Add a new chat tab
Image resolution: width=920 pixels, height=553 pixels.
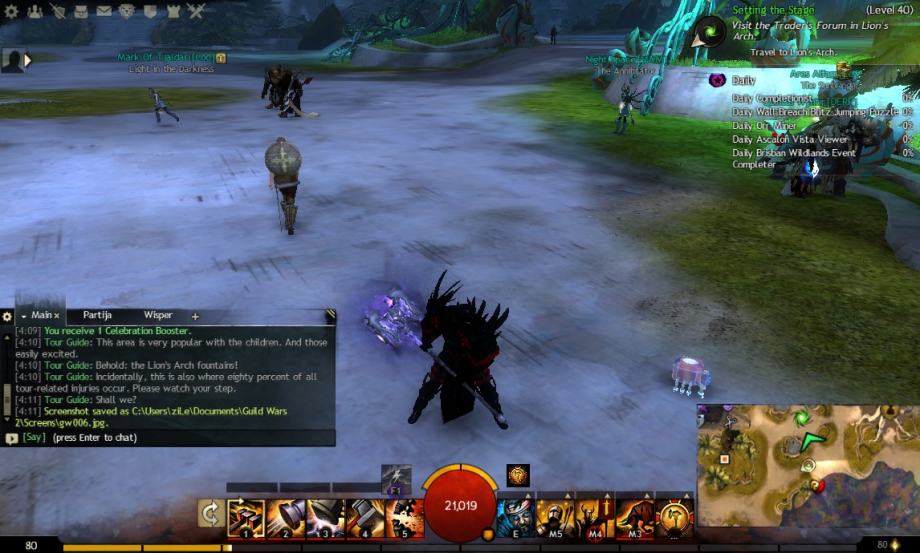195,316
